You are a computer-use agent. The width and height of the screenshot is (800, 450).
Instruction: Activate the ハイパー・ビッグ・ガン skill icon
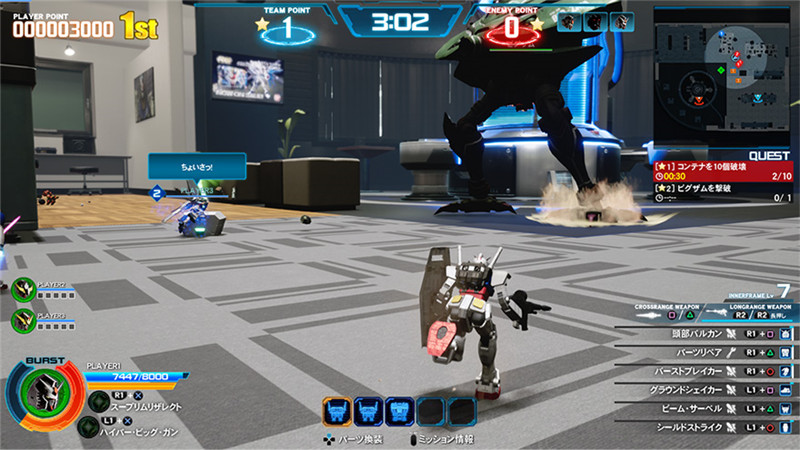[x=88, y=425]
